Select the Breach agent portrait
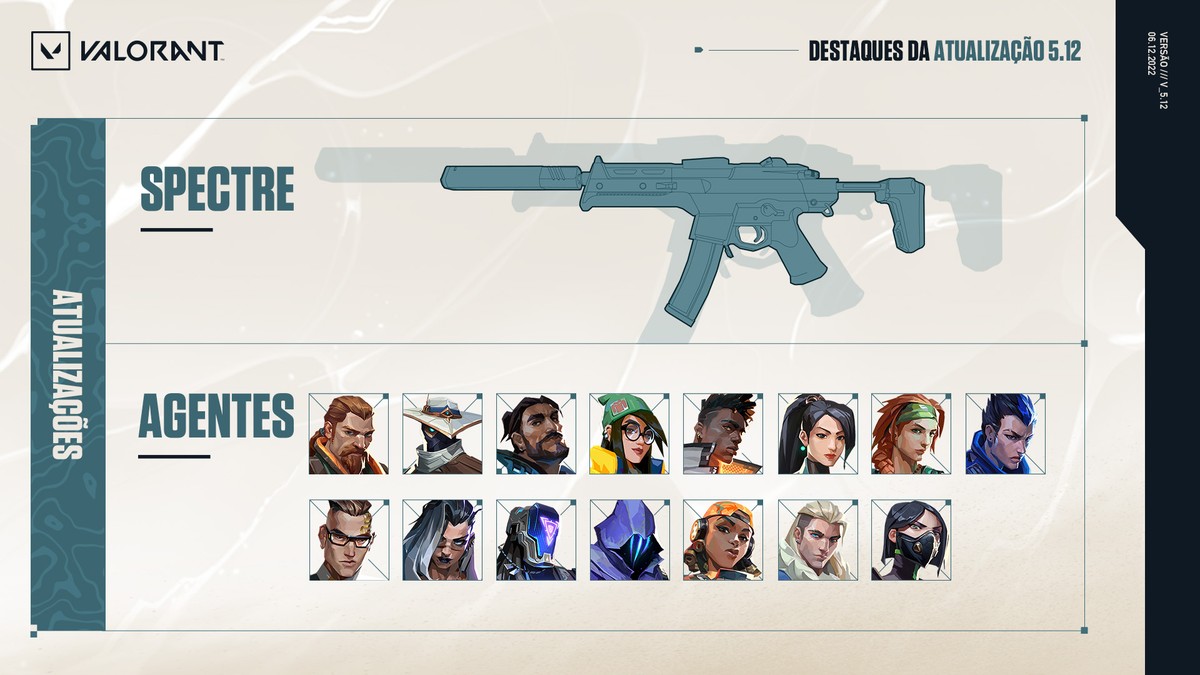 click(348, 433)
